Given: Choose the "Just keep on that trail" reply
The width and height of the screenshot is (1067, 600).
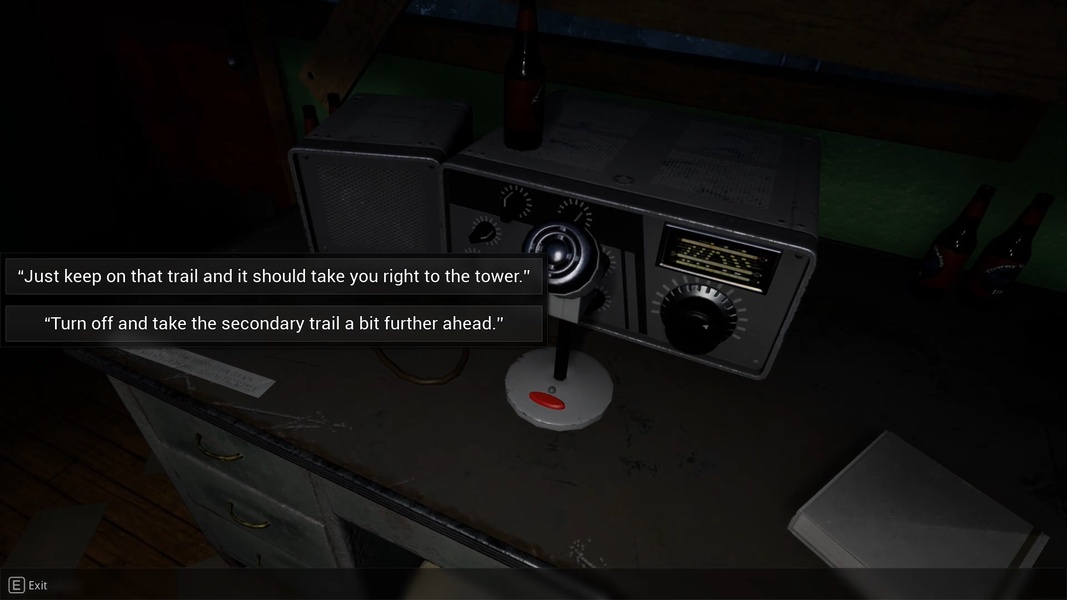Looking at the screenshot, I should tap(274, 276).
